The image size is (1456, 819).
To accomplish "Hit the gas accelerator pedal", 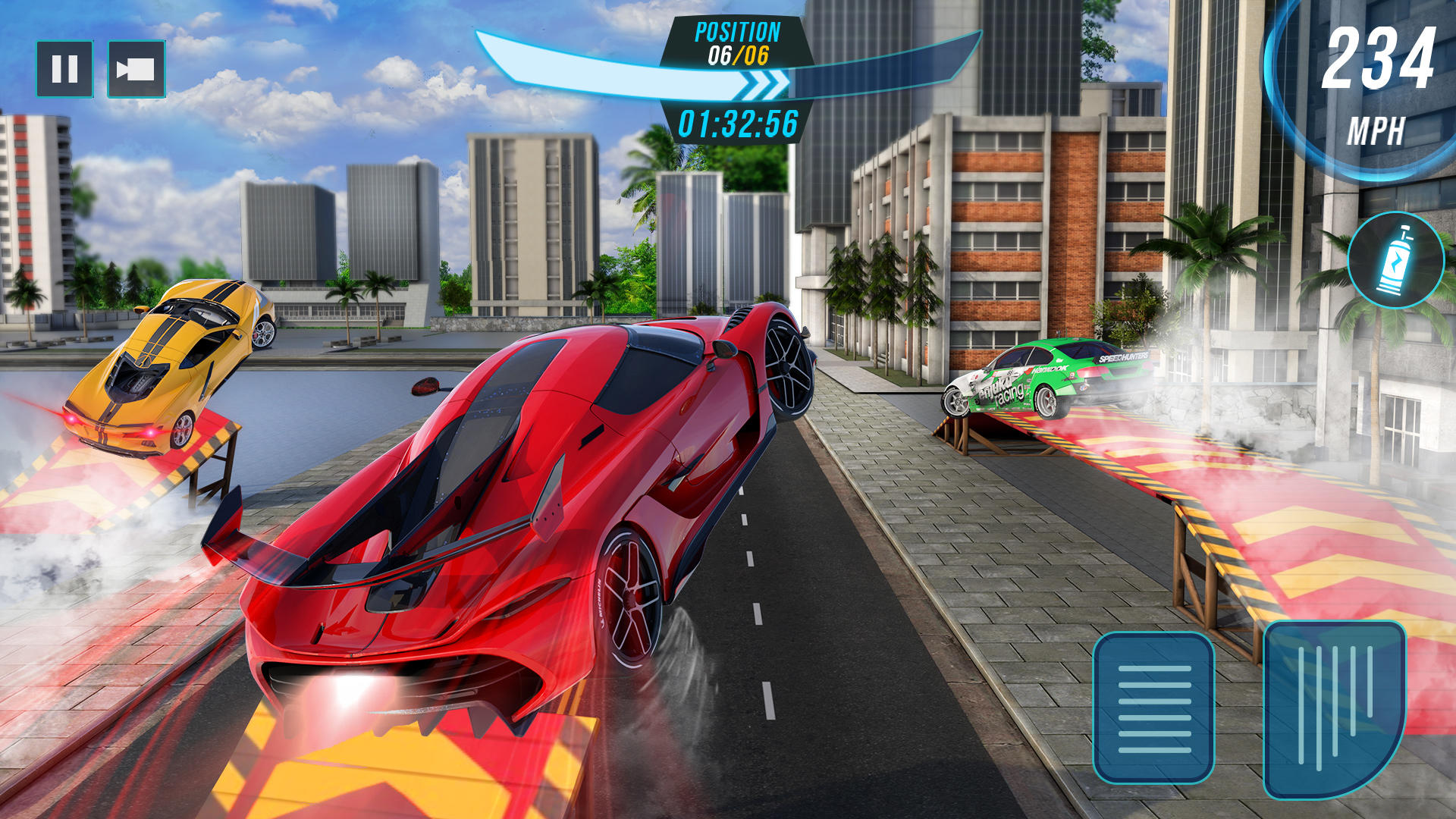I will (x=1335, y=708).
